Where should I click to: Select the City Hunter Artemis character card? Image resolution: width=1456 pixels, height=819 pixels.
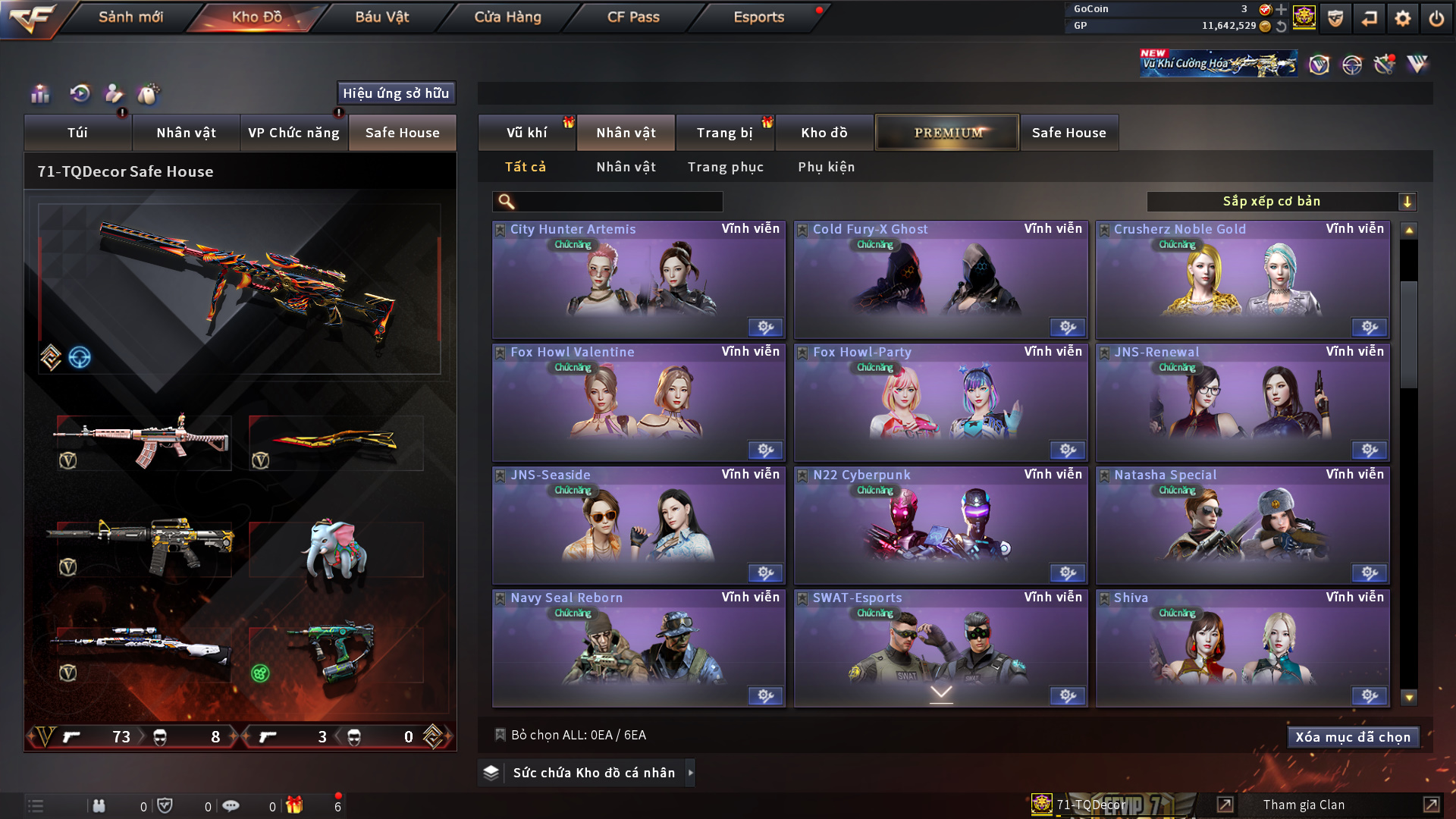point(638,280)
